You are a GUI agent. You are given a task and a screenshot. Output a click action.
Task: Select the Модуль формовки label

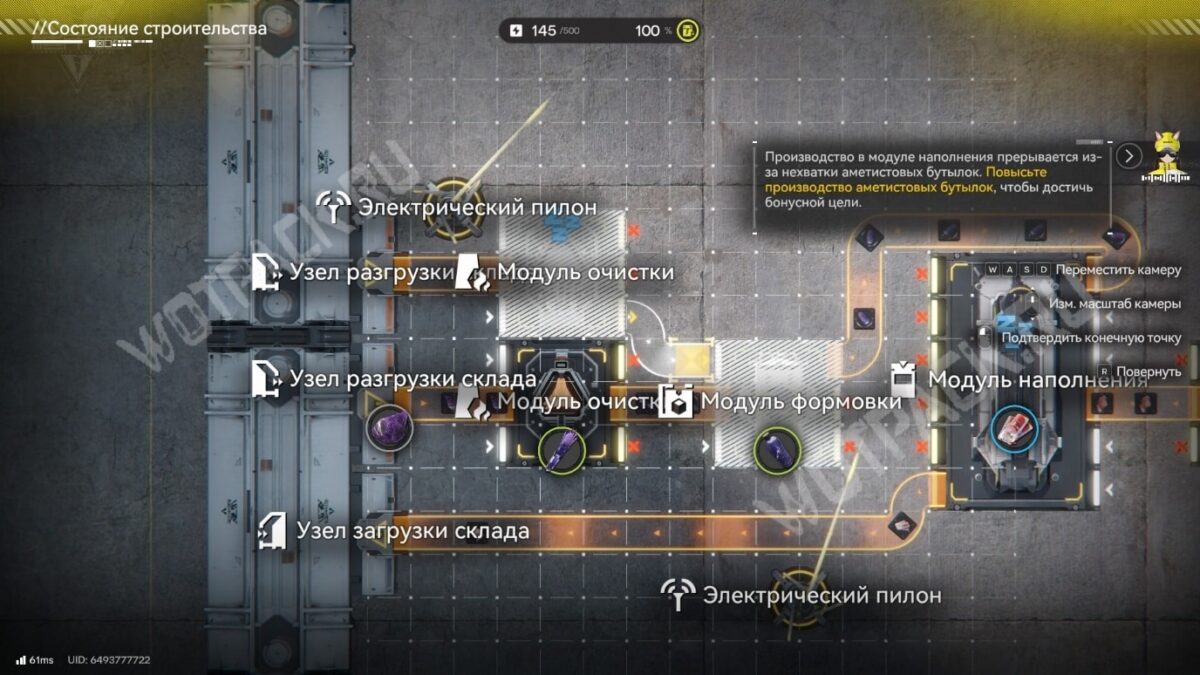[781, 401]
